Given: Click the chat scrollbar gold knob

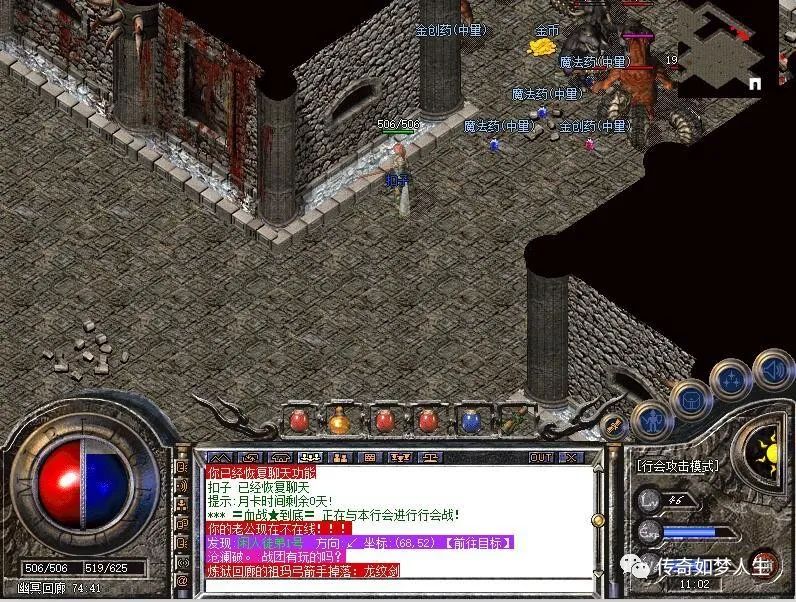Looking at the screenshot, I should coord(598,520).
